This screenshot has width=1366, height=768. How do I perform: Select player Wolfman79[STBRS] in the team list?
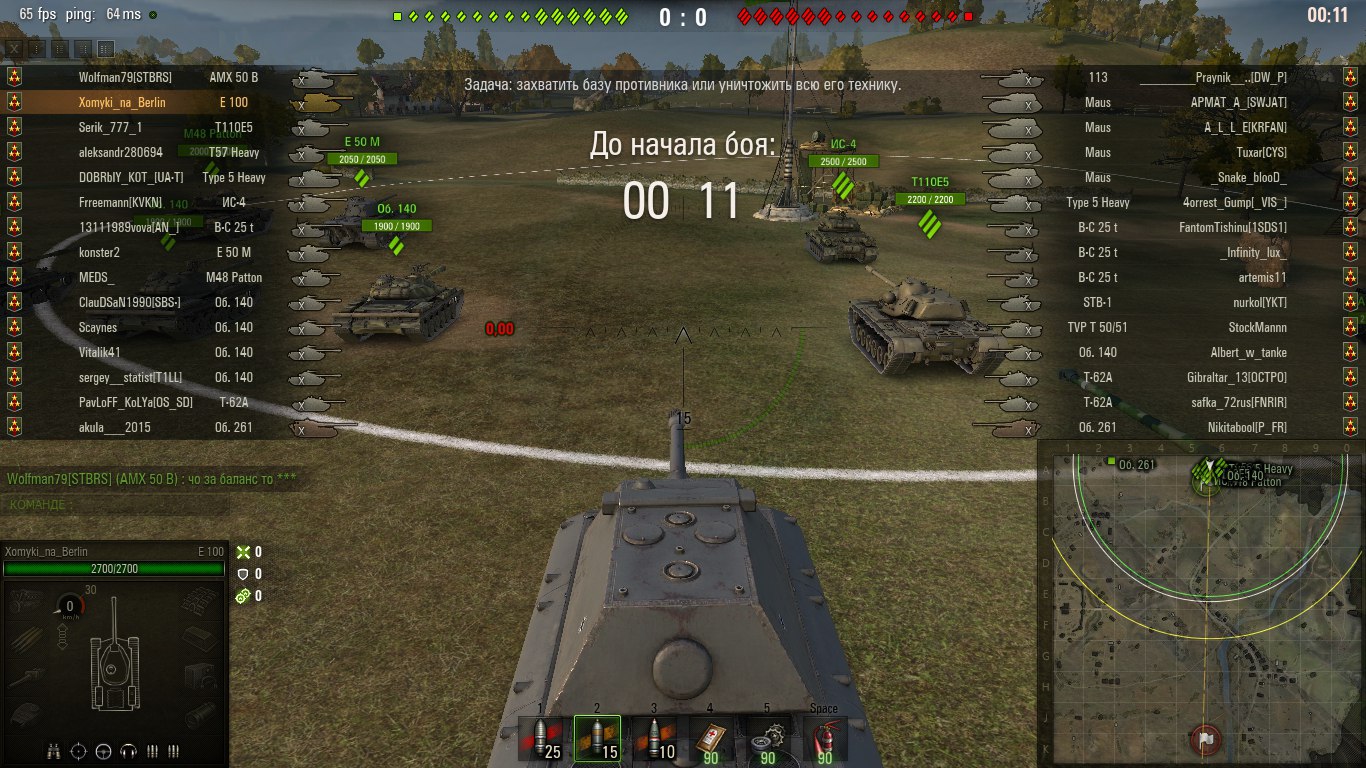point(125,77)
